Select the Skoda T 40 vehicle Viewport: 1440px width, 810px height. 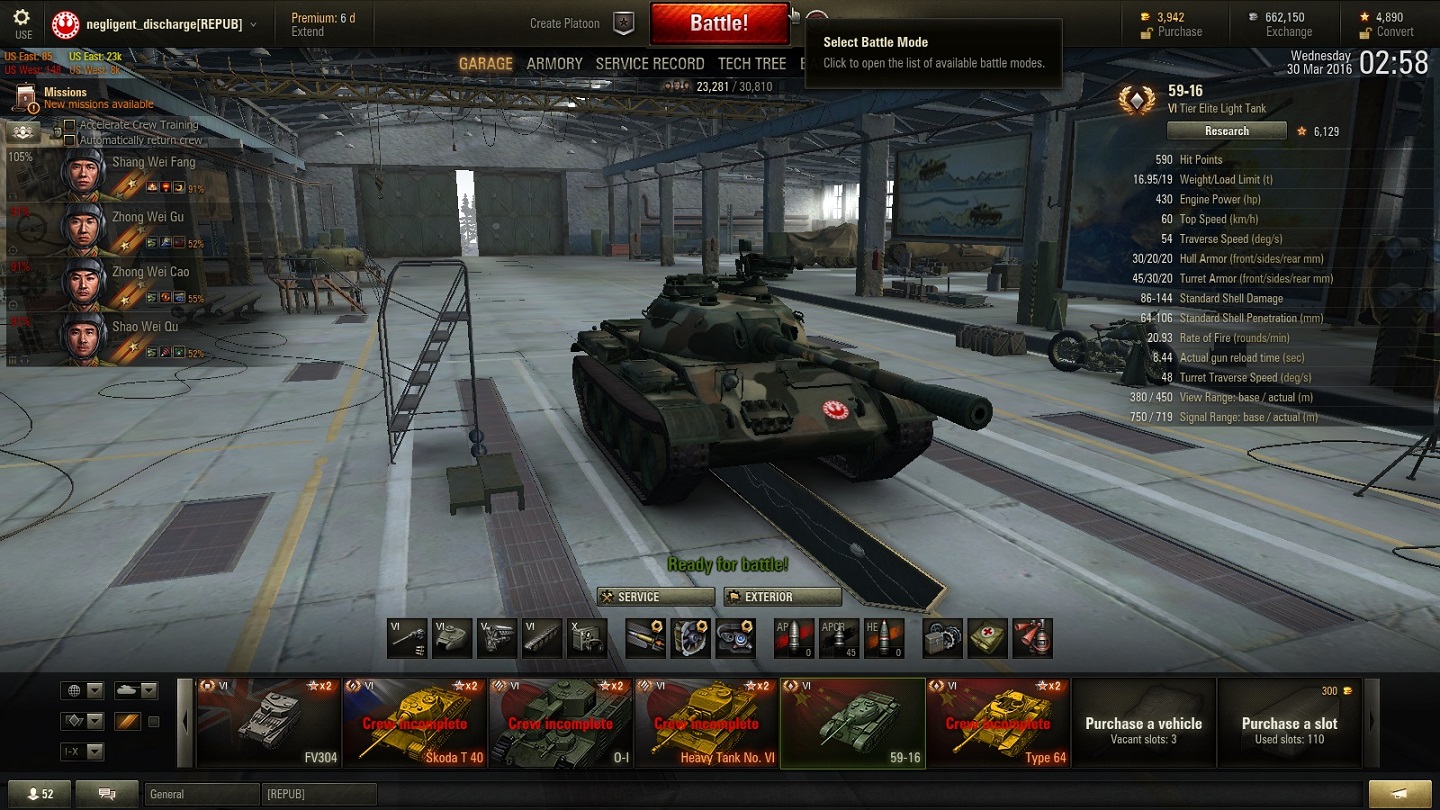(x=415, y=723)
